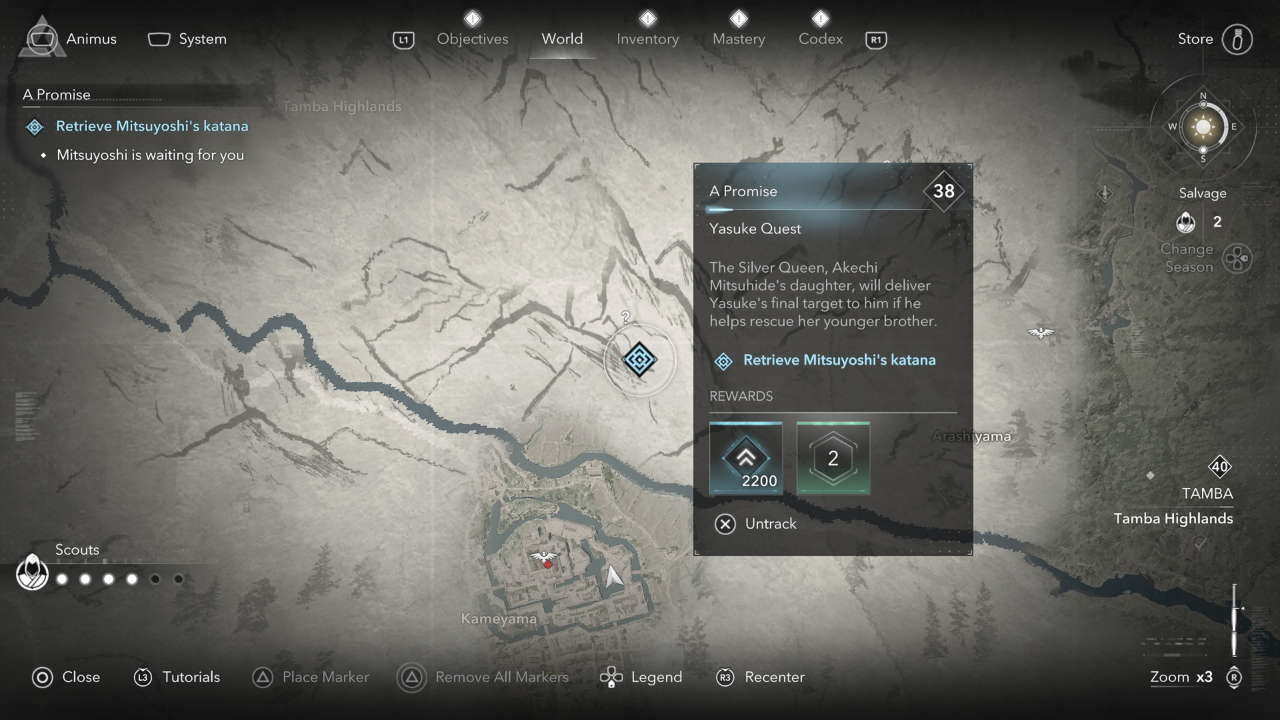Select the World tab
This screenshot has width=1280, height=720.
[x=562, y=39]
